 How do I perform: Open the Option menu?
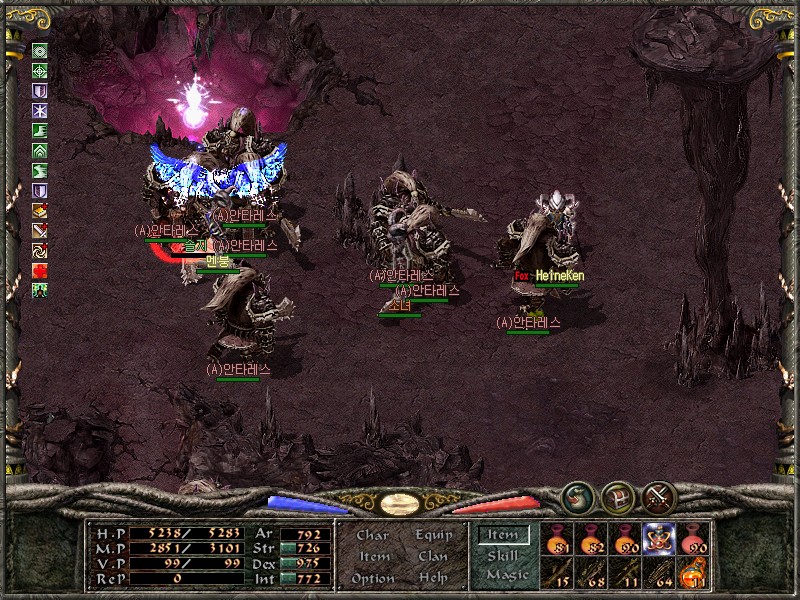click(x=372, y=578)
